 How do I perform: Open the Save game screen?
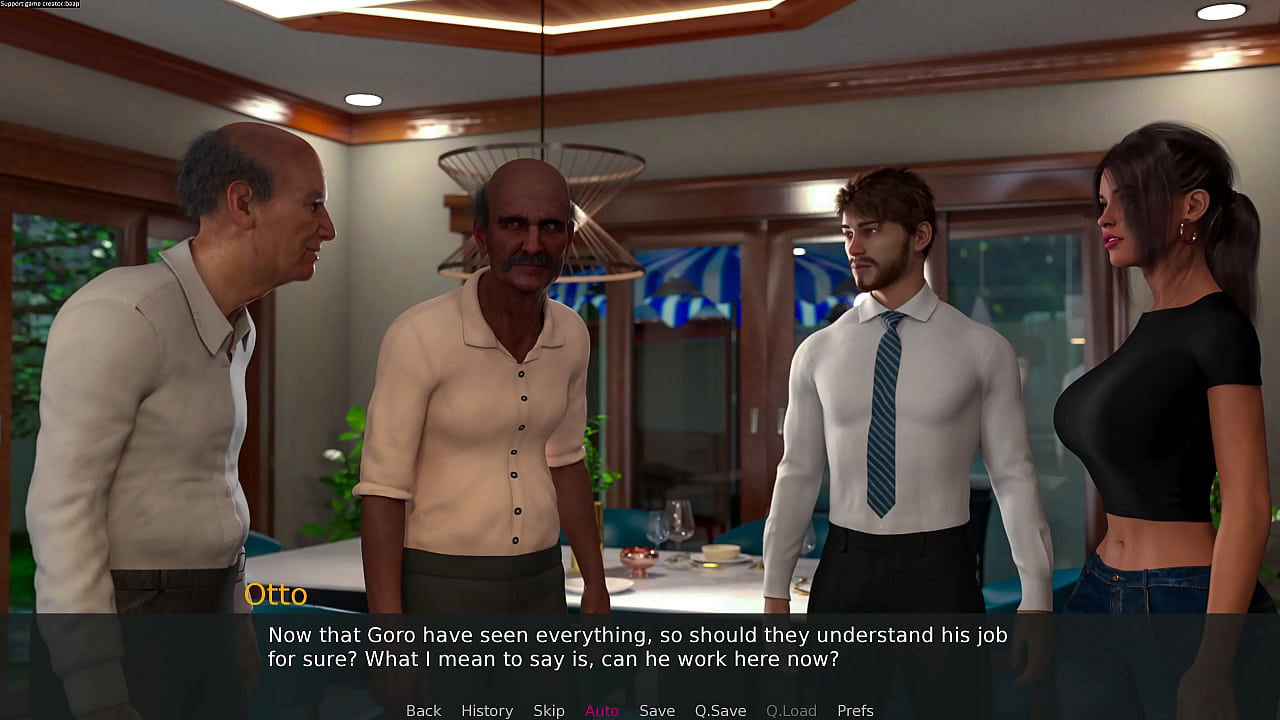click(657, 710)
